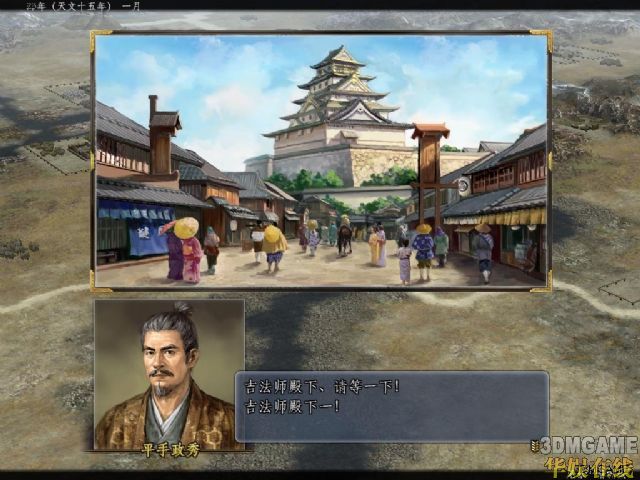Advance the dialogue by clicking the text box
Screen dimensions: 640x480
tap(391, 406)
